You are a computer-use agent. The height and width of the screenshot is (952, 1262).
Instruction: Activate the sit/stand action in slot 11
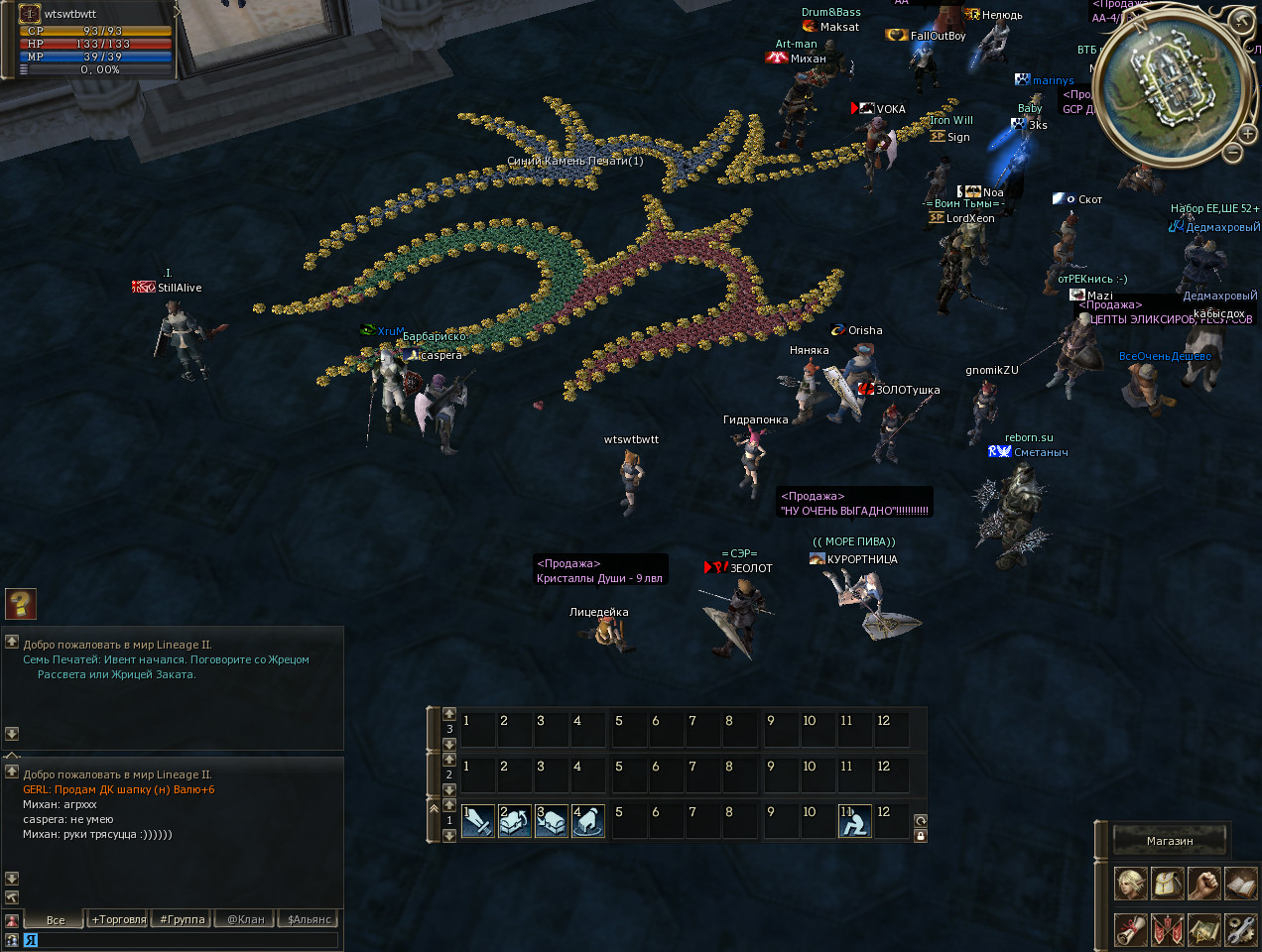tap(855, 821)
